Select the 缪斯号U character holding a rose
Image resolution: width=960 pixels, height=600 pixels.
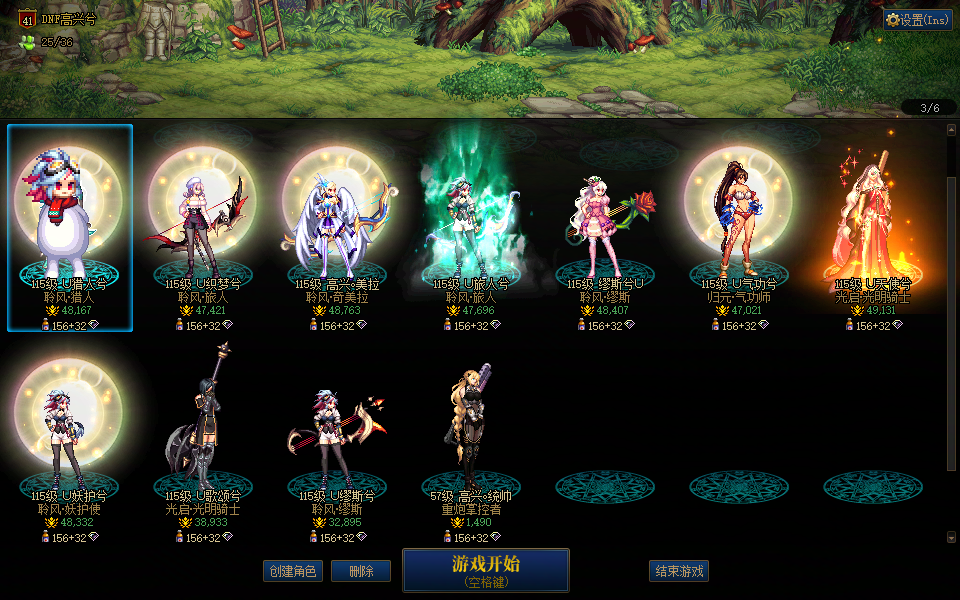click(x=606, y=227)
